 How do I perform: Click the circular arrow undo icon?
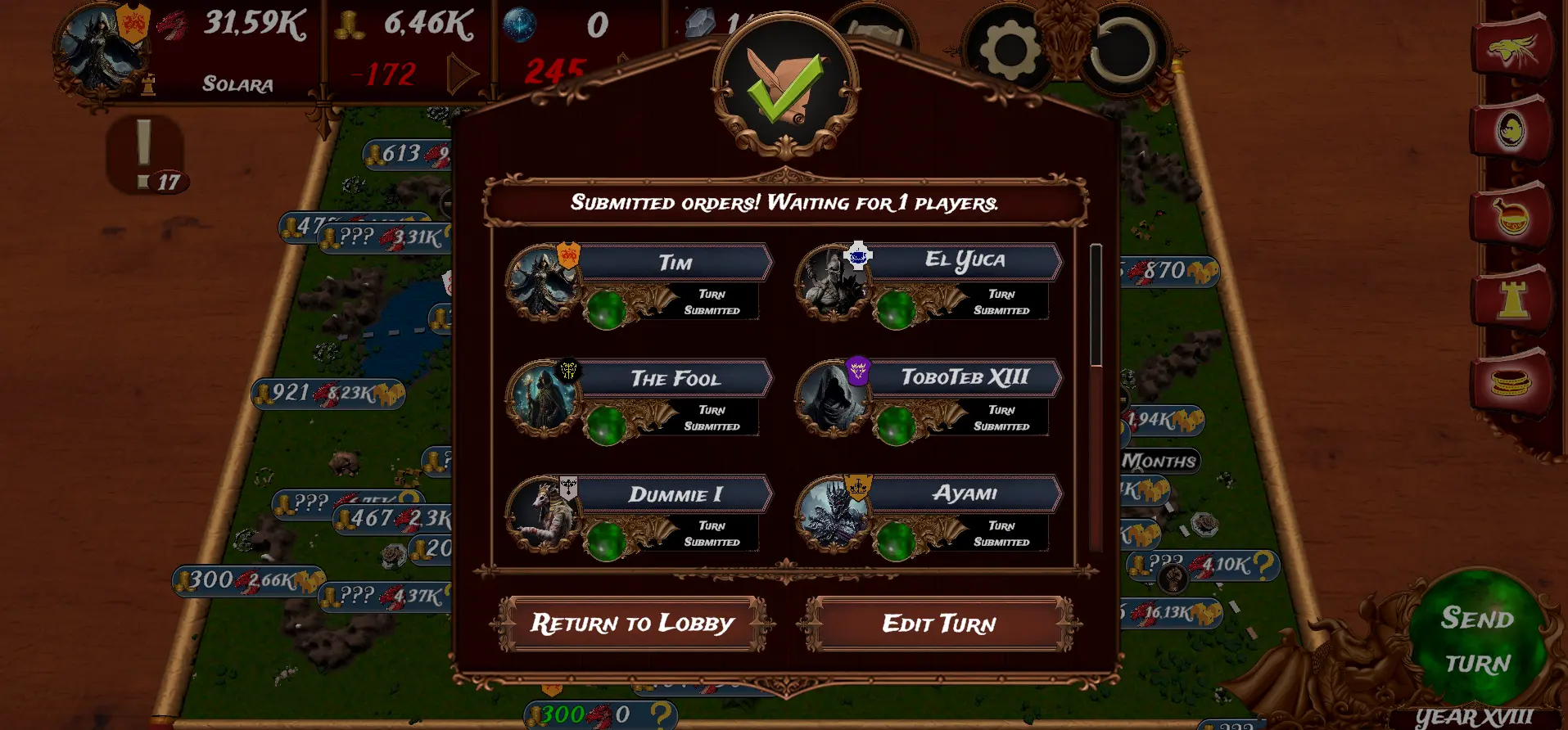click(1122, 51)
